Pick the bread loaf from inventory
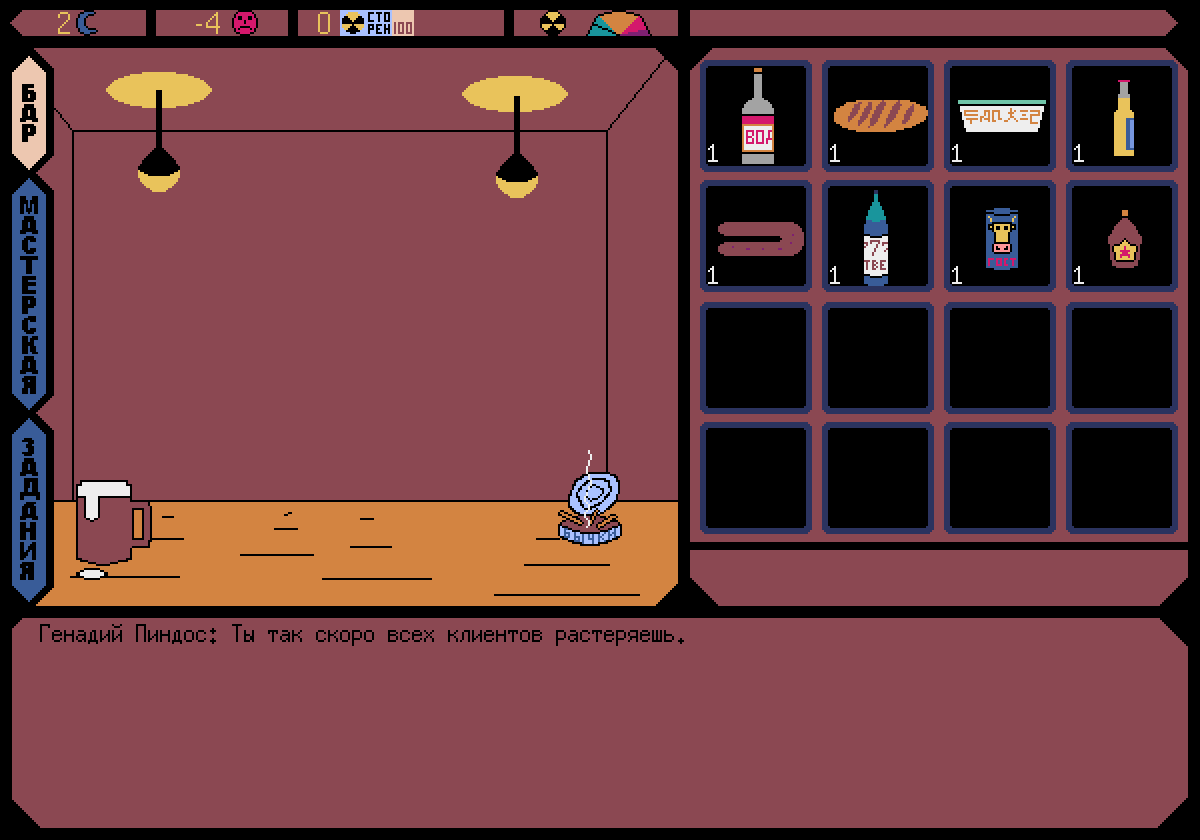The image size is (1200, 840). pos(878,116)
